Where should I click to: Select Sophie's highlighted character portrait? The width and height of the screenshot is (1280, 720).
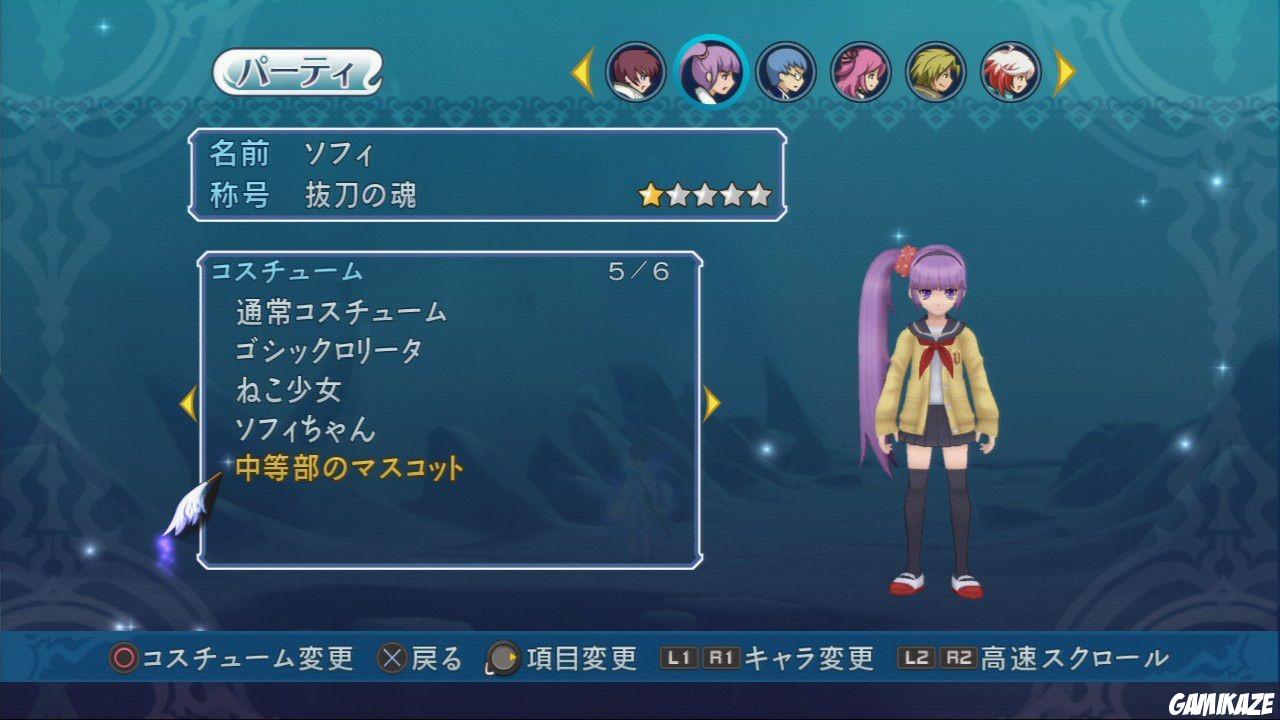709,71
